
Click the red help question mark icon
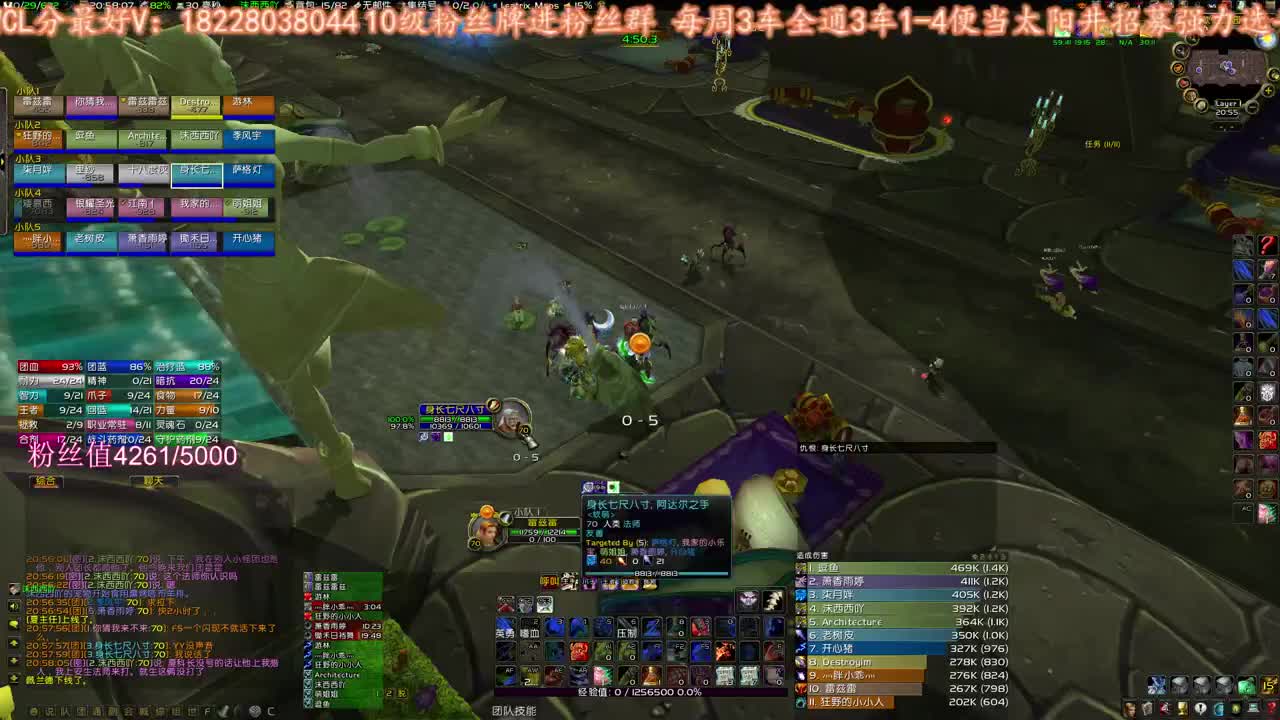[x=1271, y=708]
